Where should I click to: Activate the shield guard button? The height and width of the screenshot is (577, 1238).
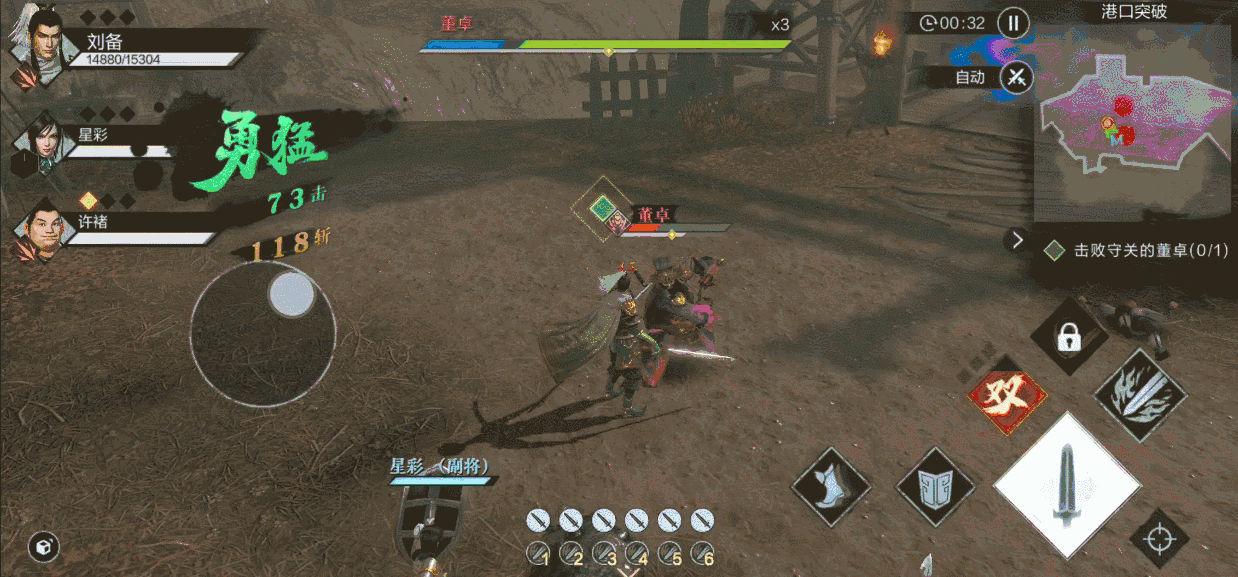(935, 487)
